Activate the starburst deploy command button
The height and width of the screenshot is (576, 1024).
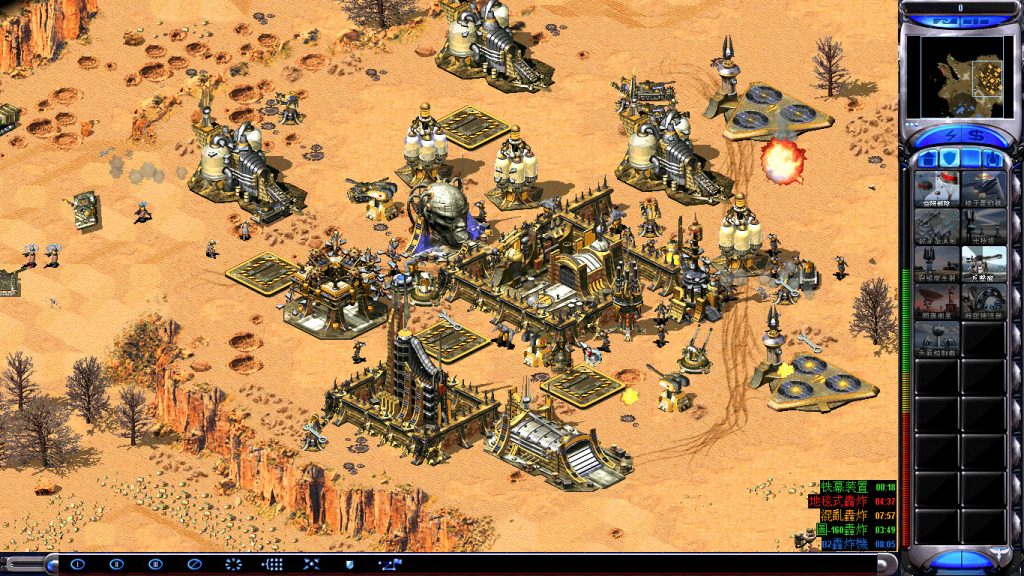coord(234,565)
